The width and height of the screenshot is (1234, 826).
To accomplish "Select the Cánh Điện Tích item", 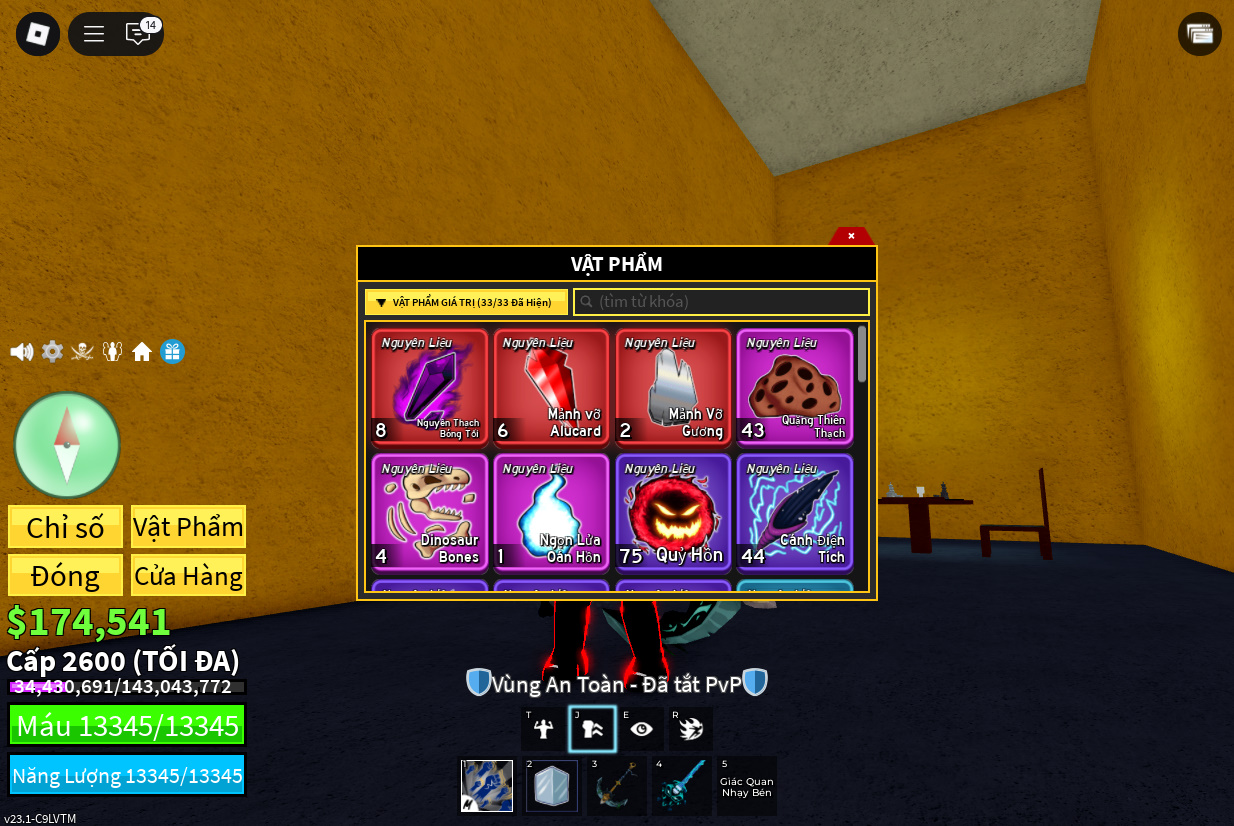I will (x=795, y=512).
